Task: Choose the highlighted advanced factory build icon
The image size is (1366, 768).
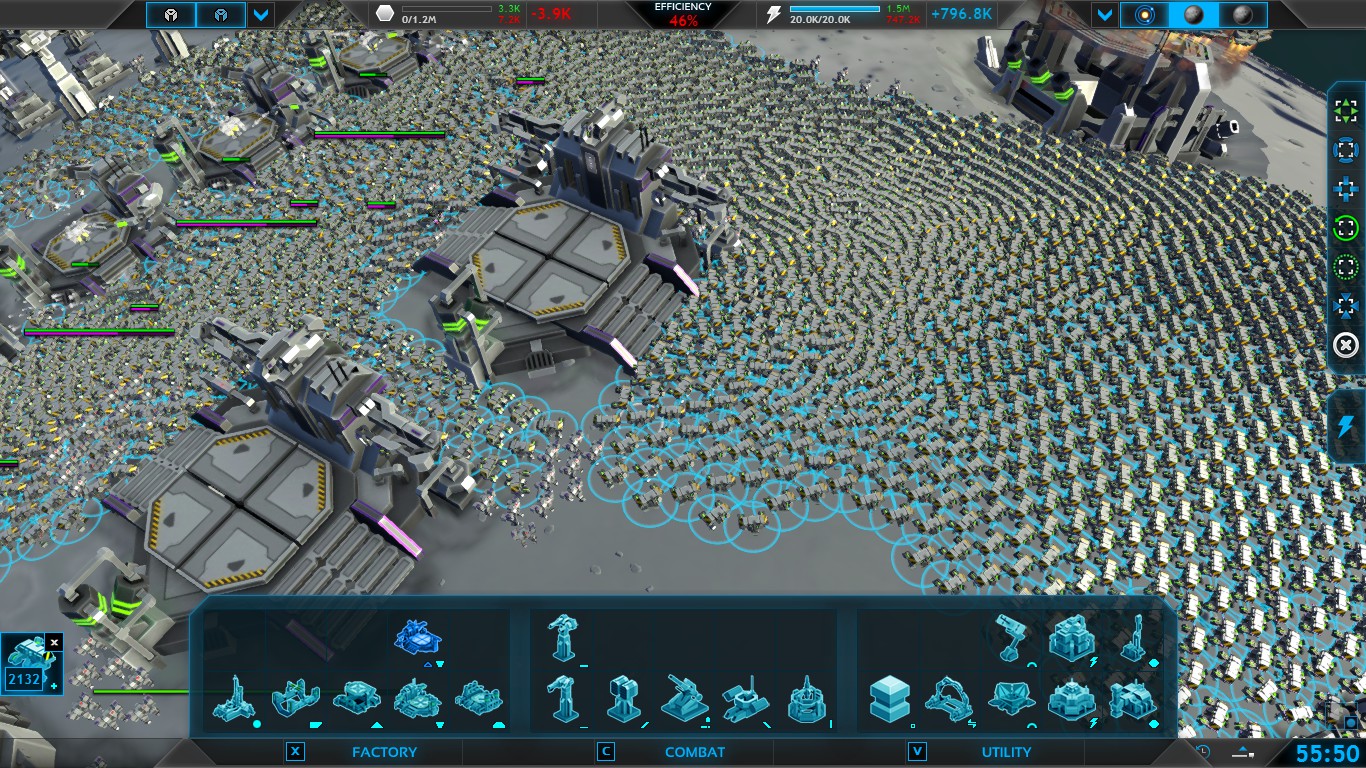Action: tap(418, 637)
